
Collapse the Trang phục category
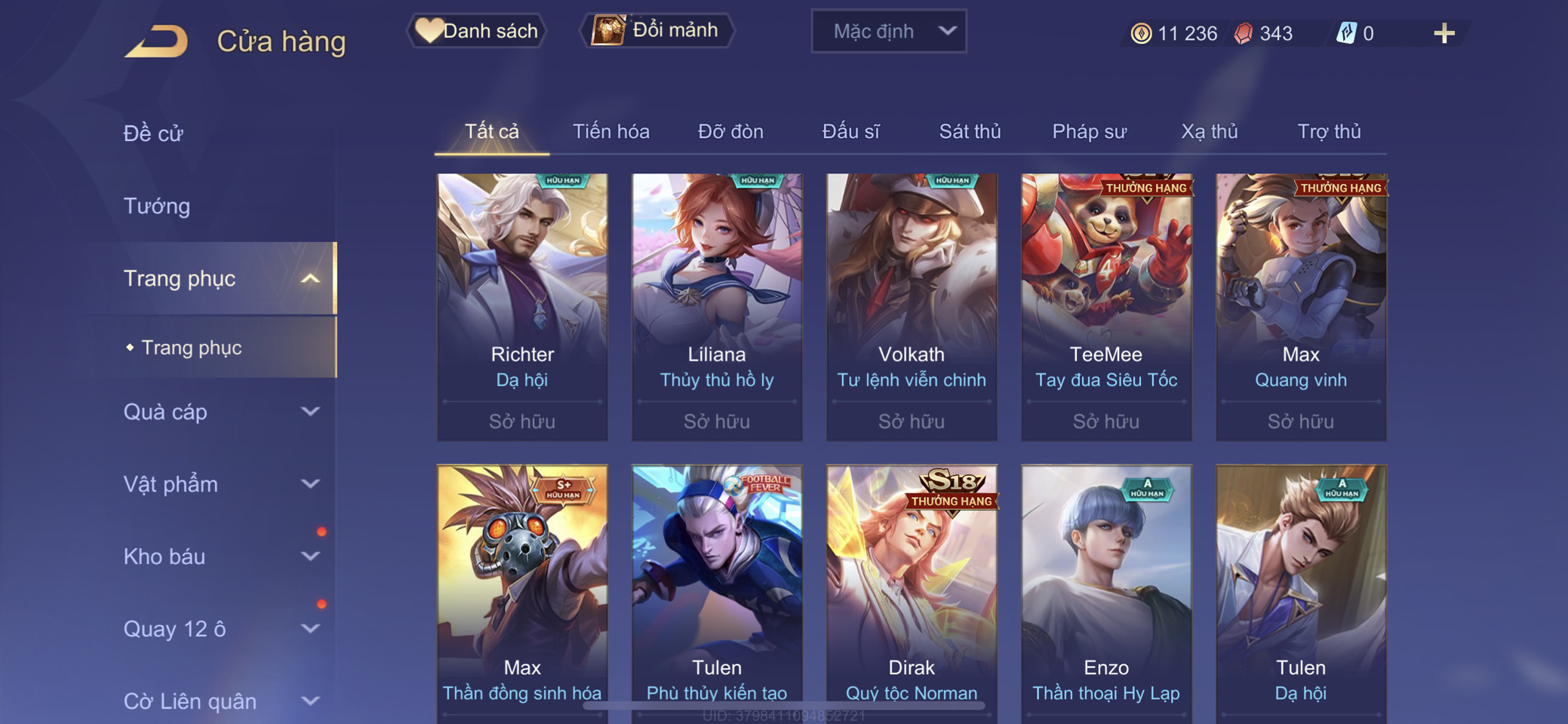pyautogui.click(x=310, y=279)
